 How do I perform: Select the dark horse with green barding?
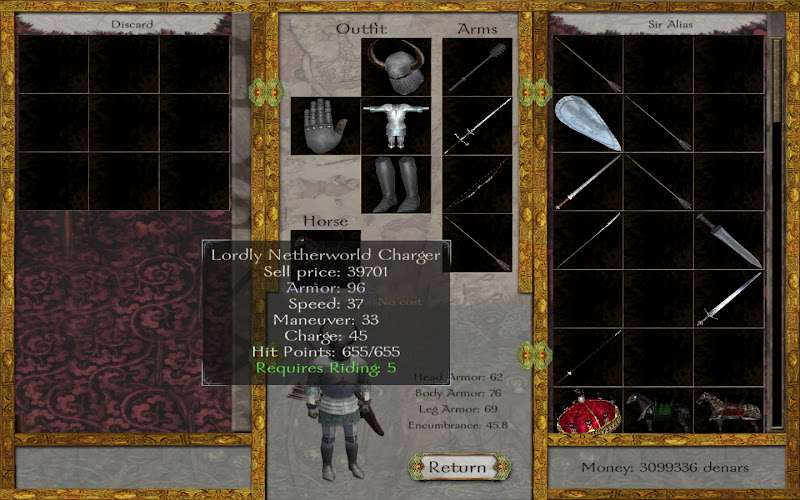click(x=657, y=408)
